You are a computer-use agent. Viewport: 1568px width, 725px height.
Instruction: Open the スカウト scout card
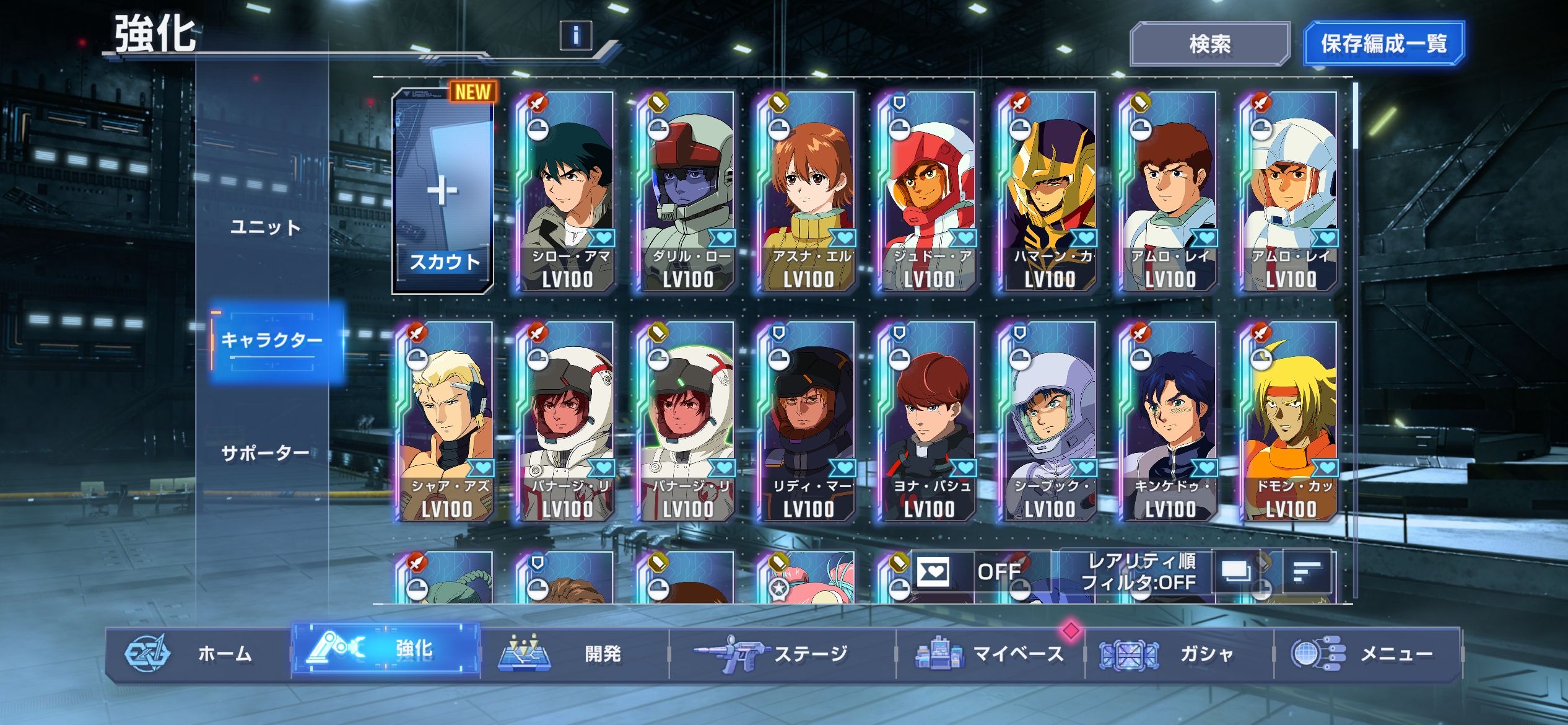click(x=443, y=192)
